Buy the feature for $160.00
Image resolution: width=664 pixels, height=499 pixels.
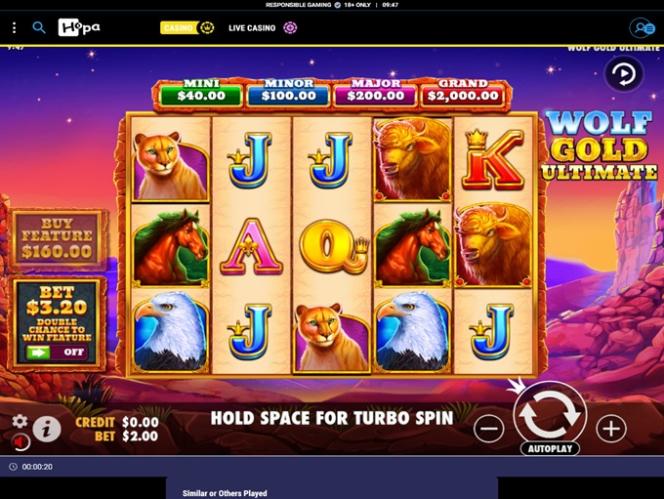point(57,240)
